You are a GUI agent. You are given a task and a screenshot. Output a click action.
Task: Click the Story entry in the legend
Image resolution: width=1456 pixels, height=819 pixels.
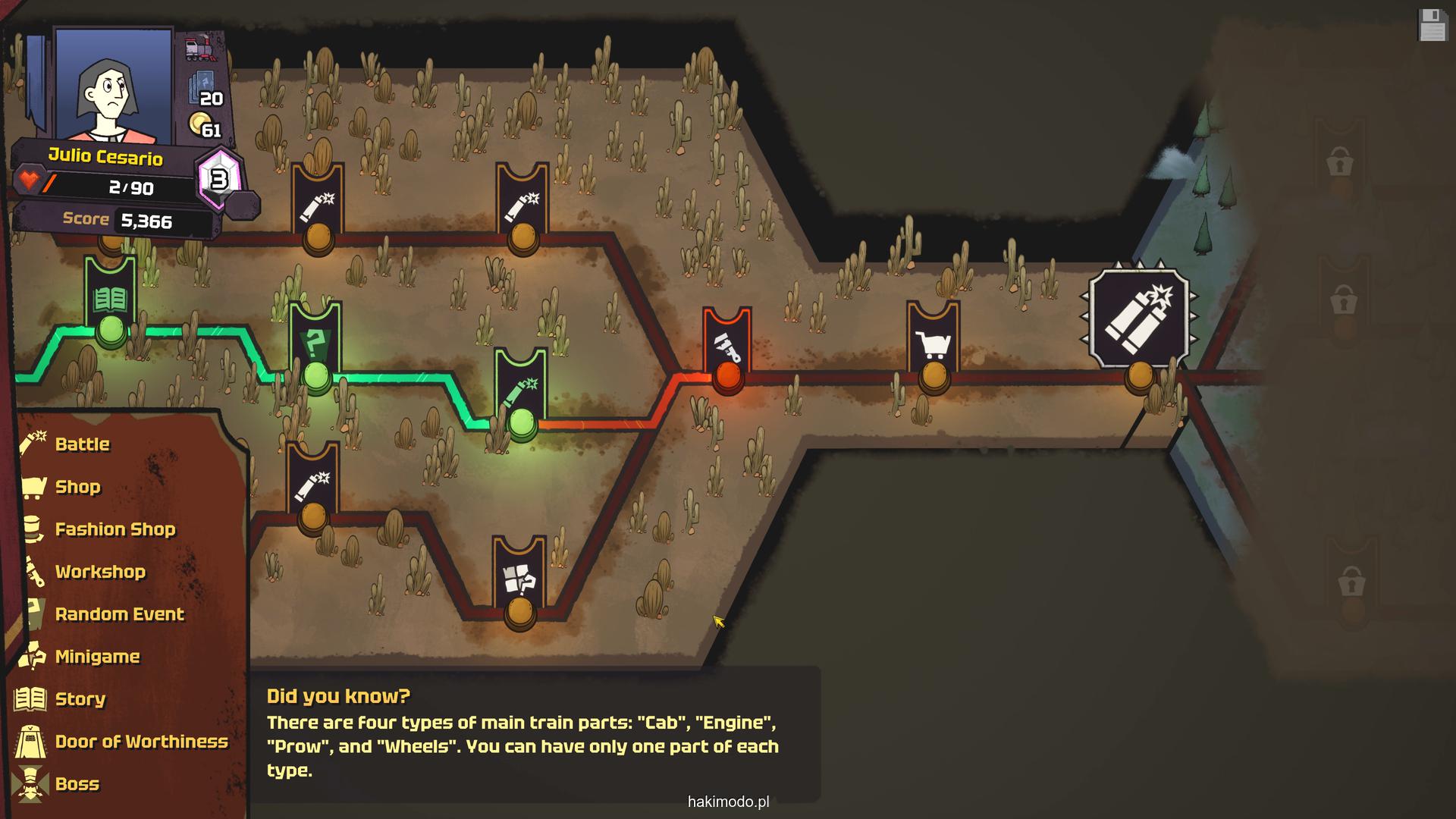click(x=80, y=699)
